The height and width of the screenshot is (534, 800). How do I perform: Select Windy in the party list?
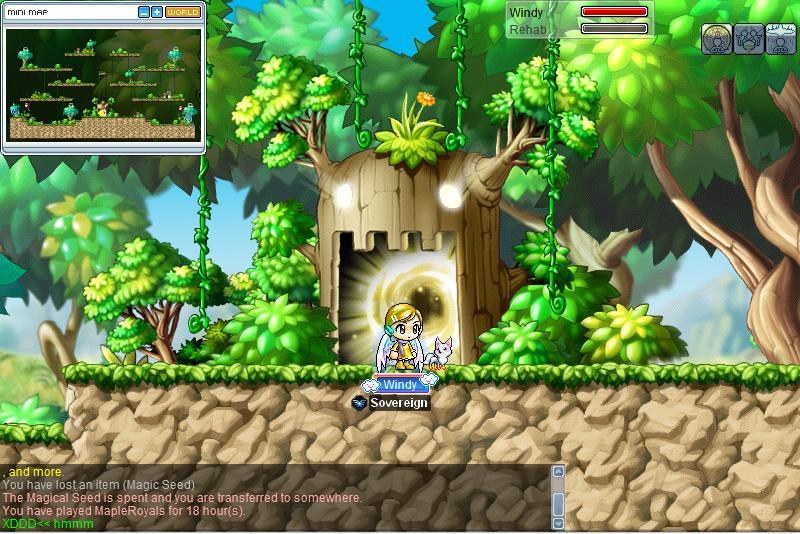click(527, 13)
